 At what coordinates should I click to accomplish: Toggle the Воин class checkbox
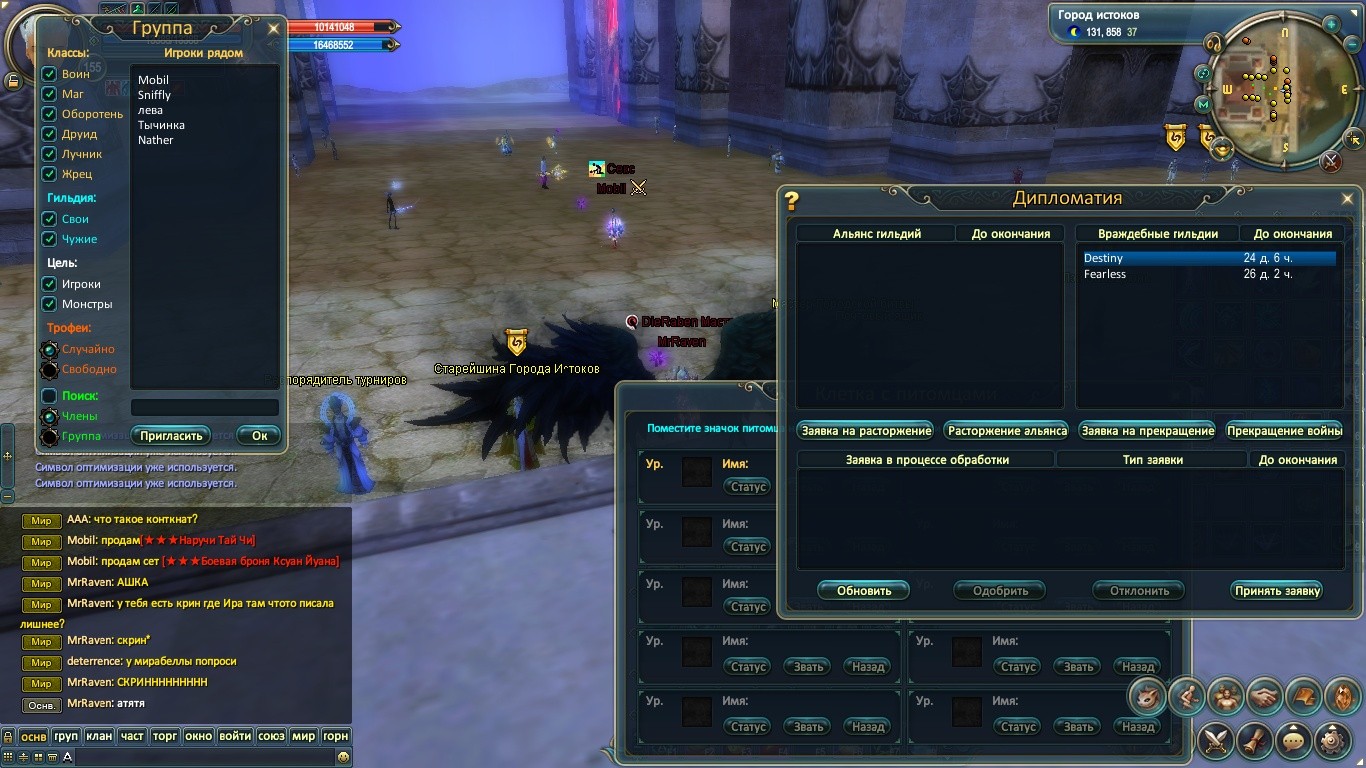click(x=49, y=74)
